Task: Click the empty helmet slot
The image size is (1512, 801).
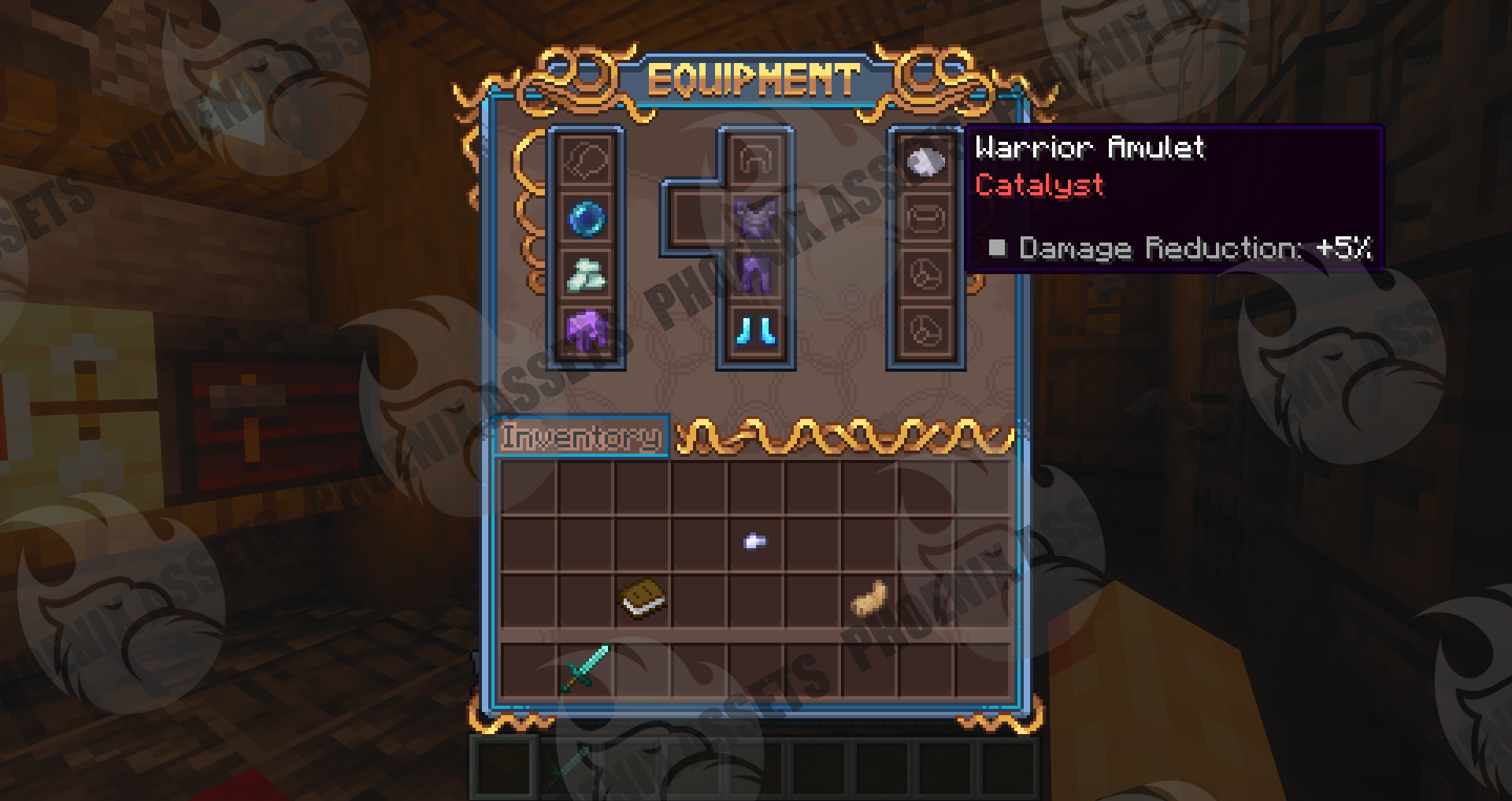Action: tap(755, 161)
